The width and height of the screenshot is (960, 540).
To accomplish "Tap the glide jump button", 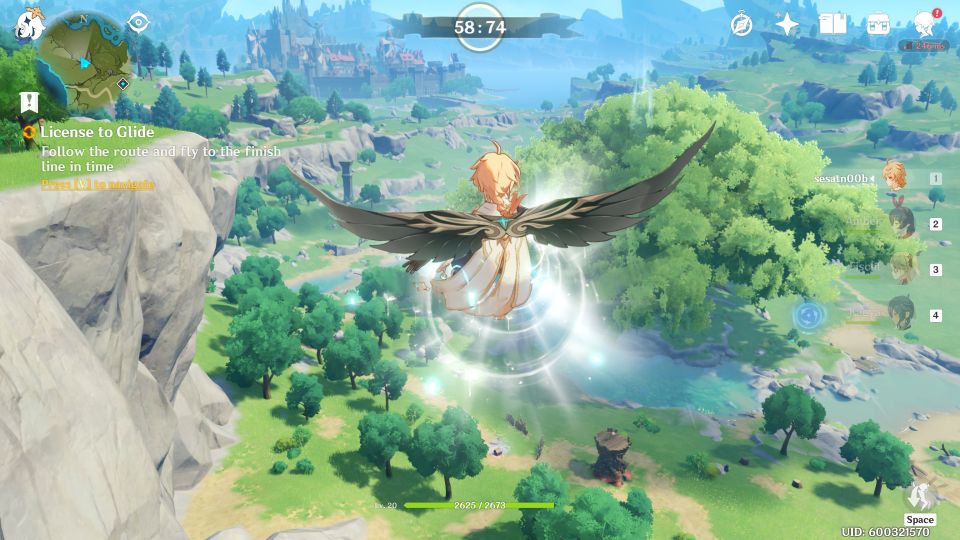I will tap(919, 497).
